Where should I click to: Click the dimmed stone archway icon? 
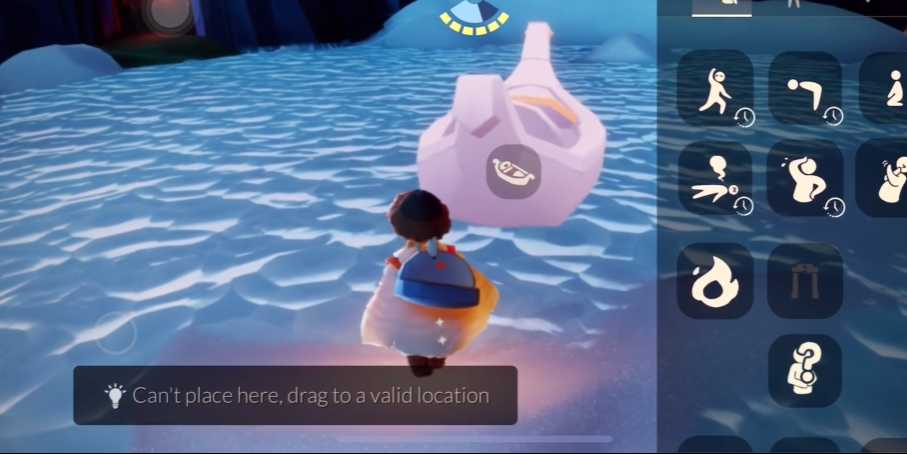(804, 280)
